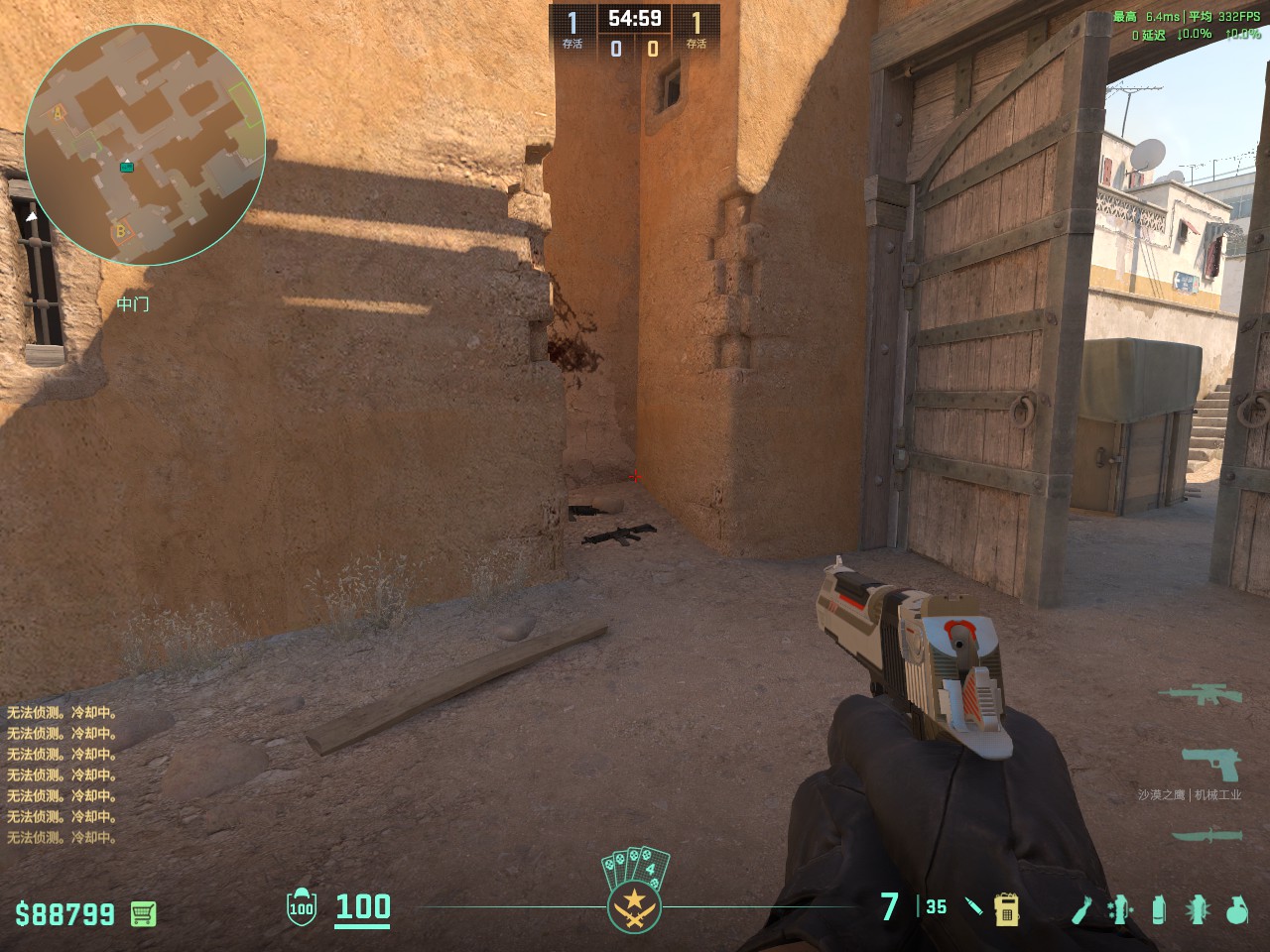Select the Desert Eagle pistol icon
1270x952 pixels.
coord(1211,765)
